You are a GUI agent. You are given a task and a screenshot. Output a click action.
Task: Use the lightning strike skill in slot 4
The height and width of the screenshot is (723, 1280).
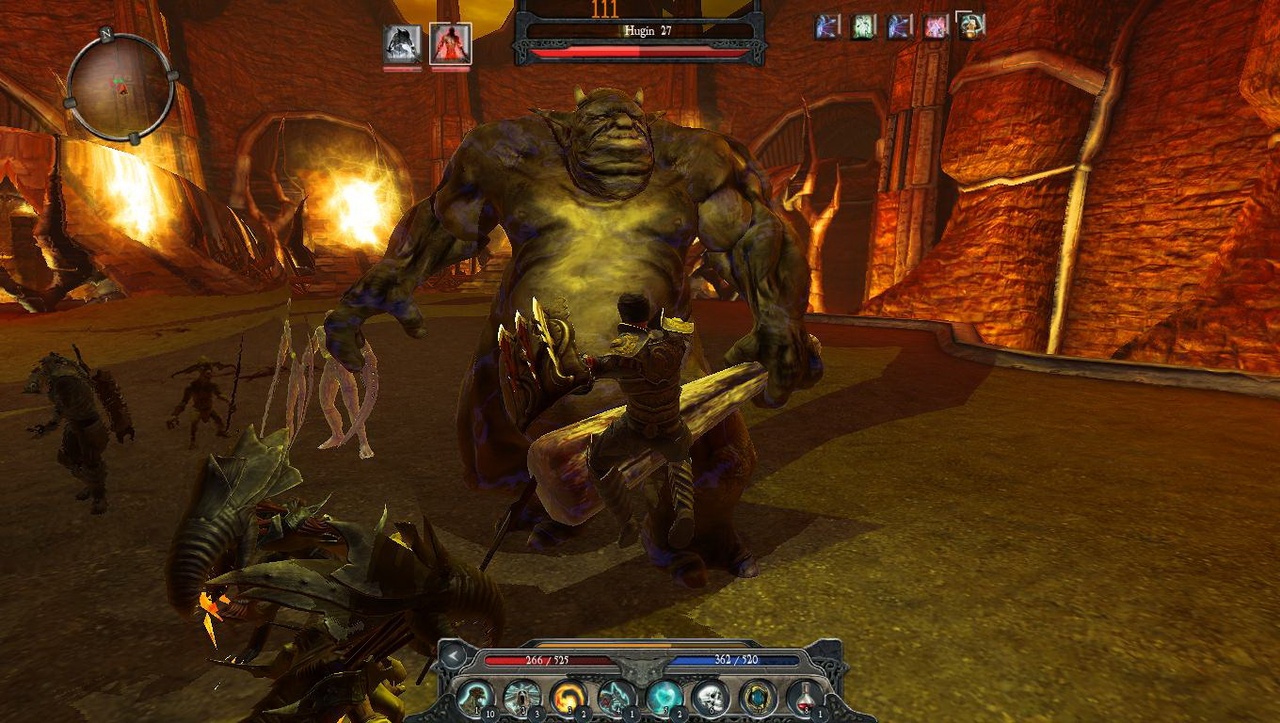(614, 697)
